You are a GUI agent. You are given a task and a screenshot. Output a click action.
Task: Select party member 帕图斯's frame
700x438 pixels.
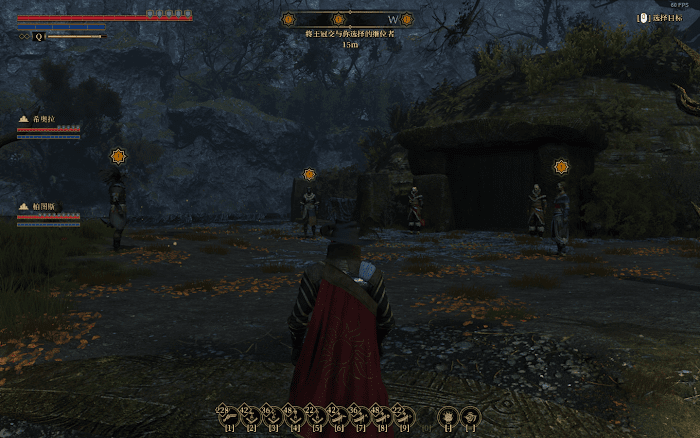pos(48,213)
